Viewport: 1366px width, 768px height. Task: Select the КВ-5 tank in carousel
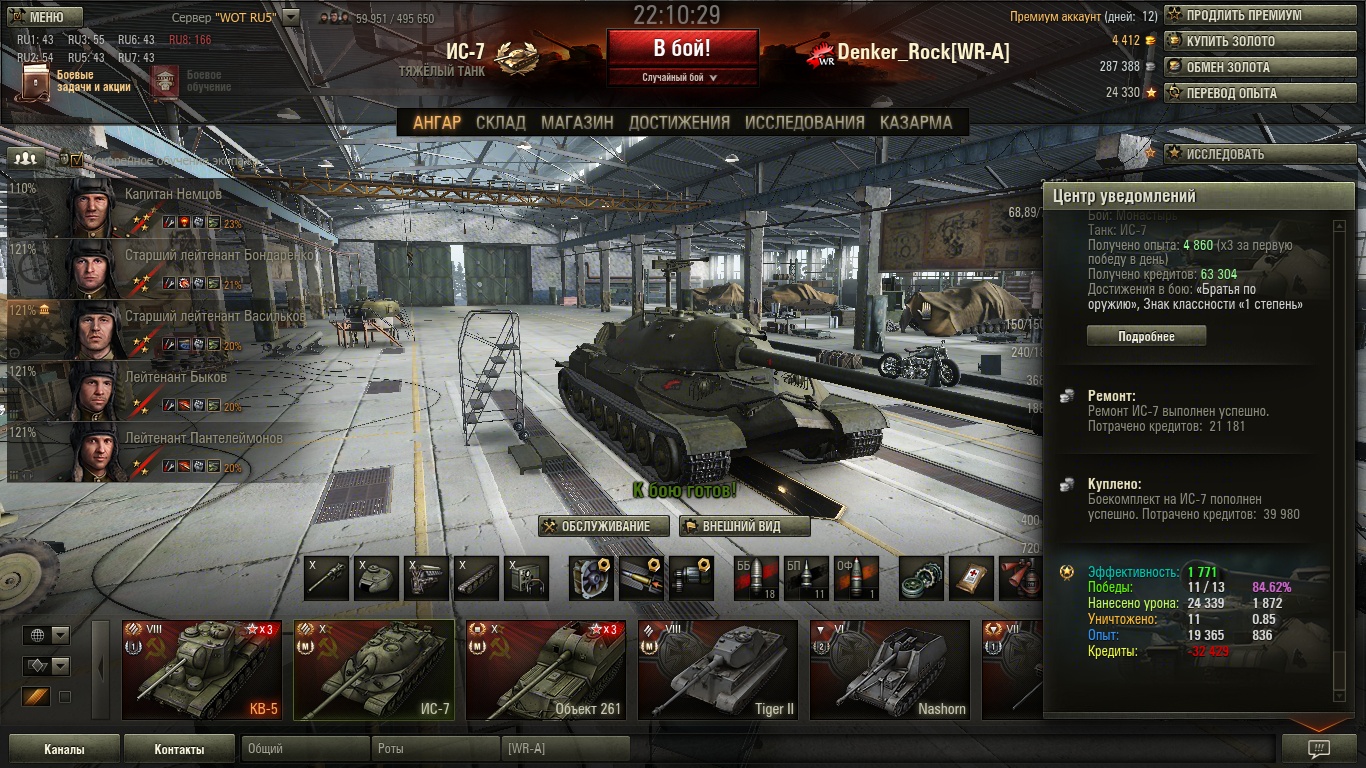tap(202, 670)
